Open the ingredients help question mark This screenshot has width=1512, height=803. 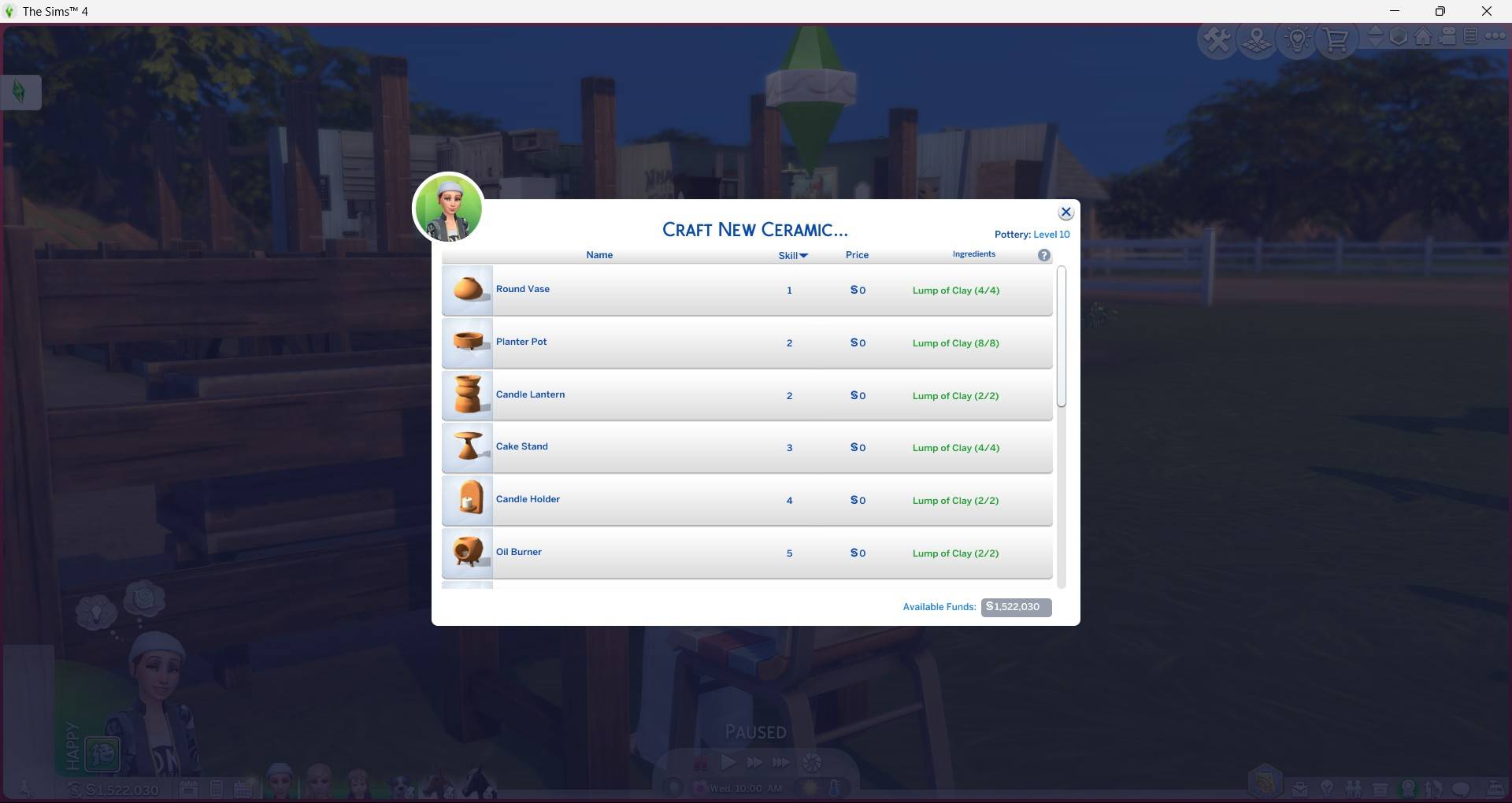(x=1043, y=254)
